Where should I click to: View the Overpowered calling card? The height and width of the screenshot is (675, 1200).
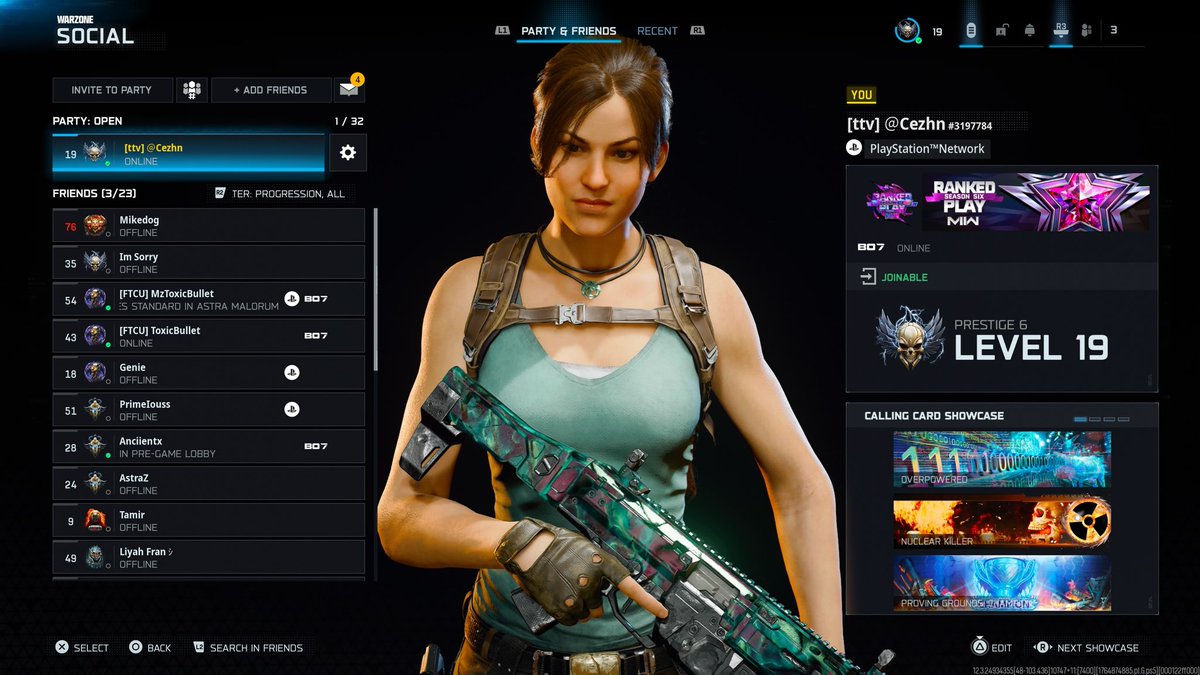pyautogui.click(x=1001, y=459)
